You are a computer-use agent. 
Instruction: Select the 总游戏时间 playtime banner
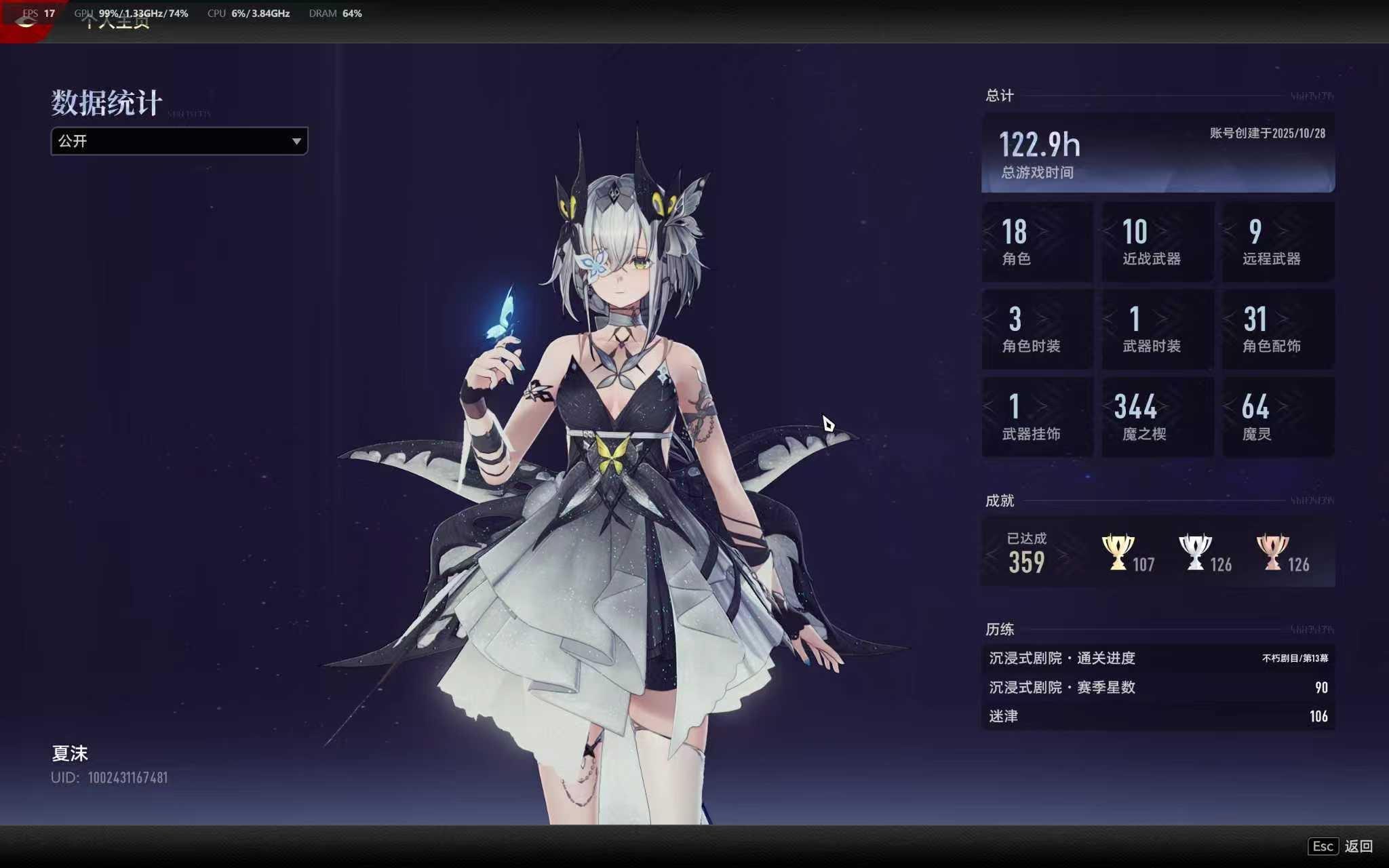point(1157,153)
